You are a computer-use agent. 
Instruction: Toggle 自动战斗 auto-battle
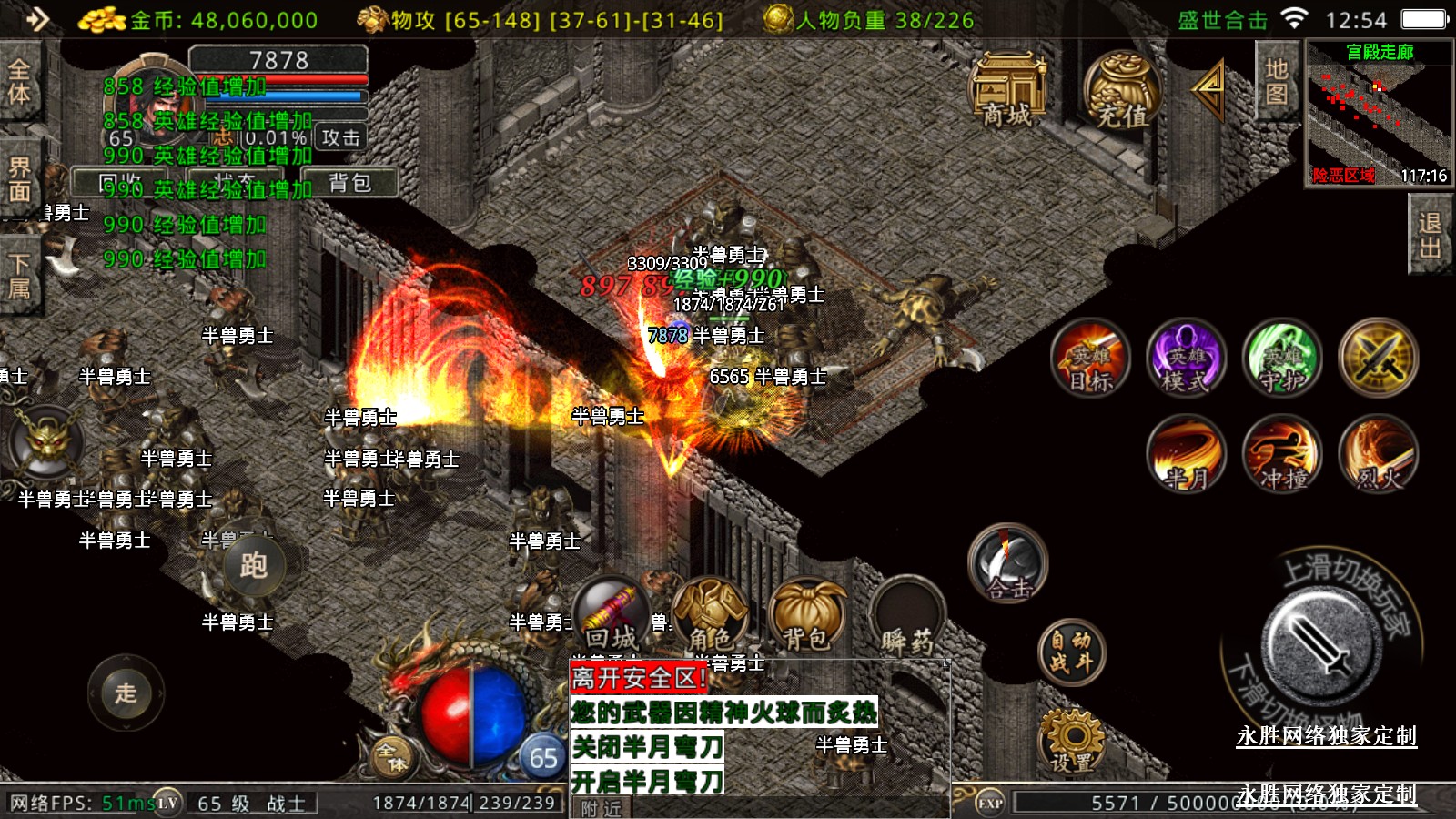[1071, 652]
